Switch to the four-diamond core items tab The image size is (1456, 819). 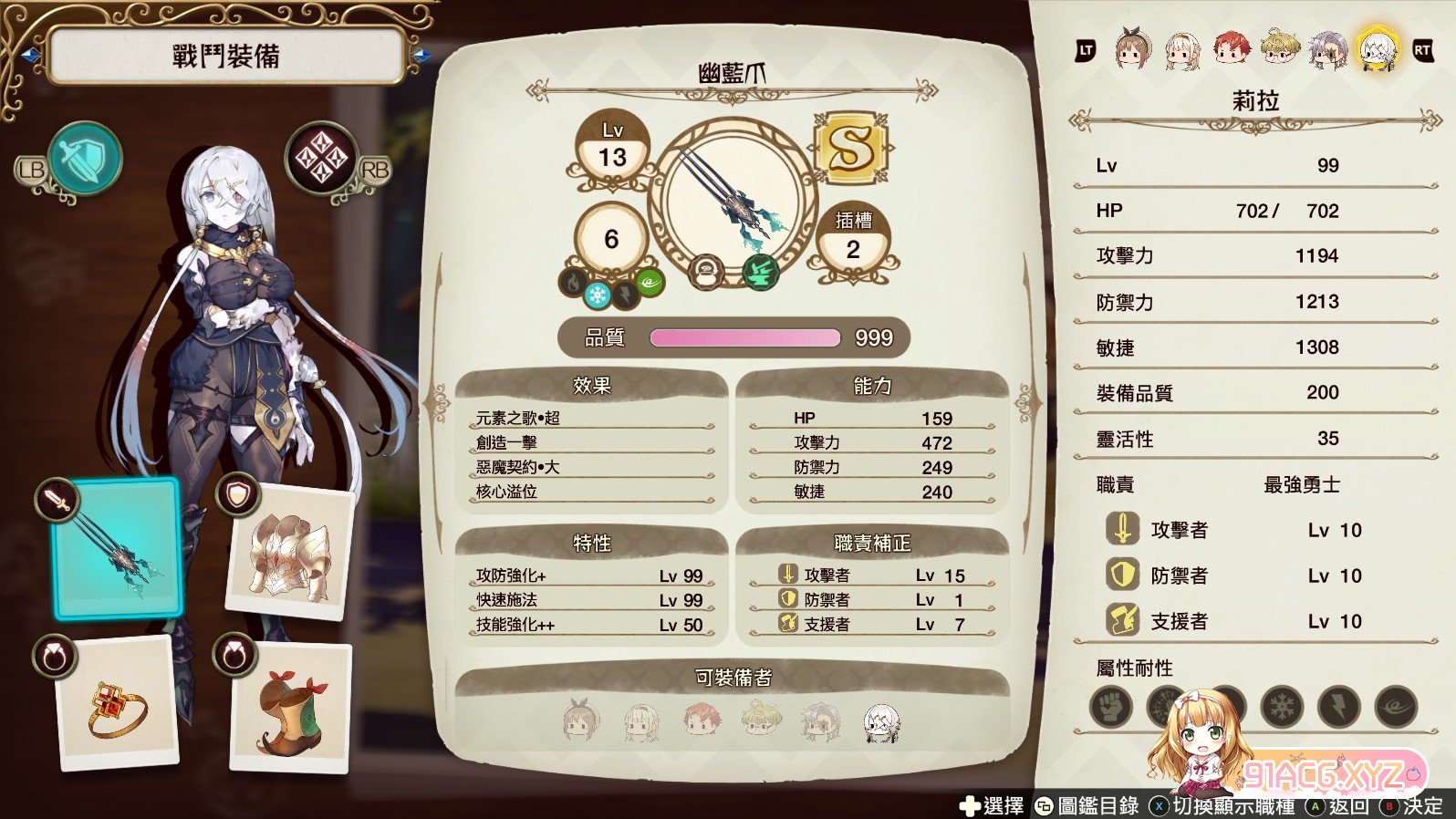point(320,159)
